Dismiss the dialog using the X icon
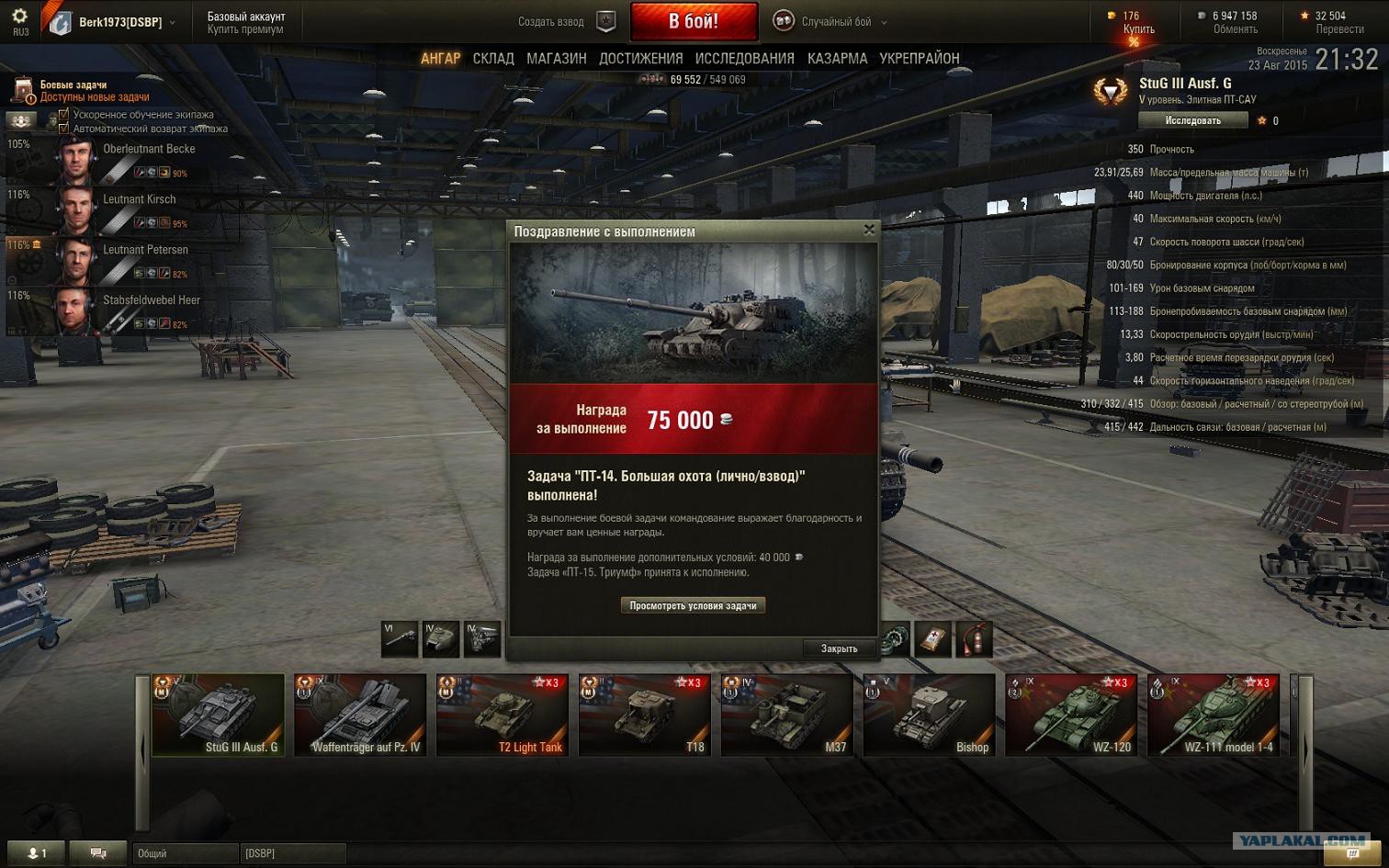 [869, 231]
